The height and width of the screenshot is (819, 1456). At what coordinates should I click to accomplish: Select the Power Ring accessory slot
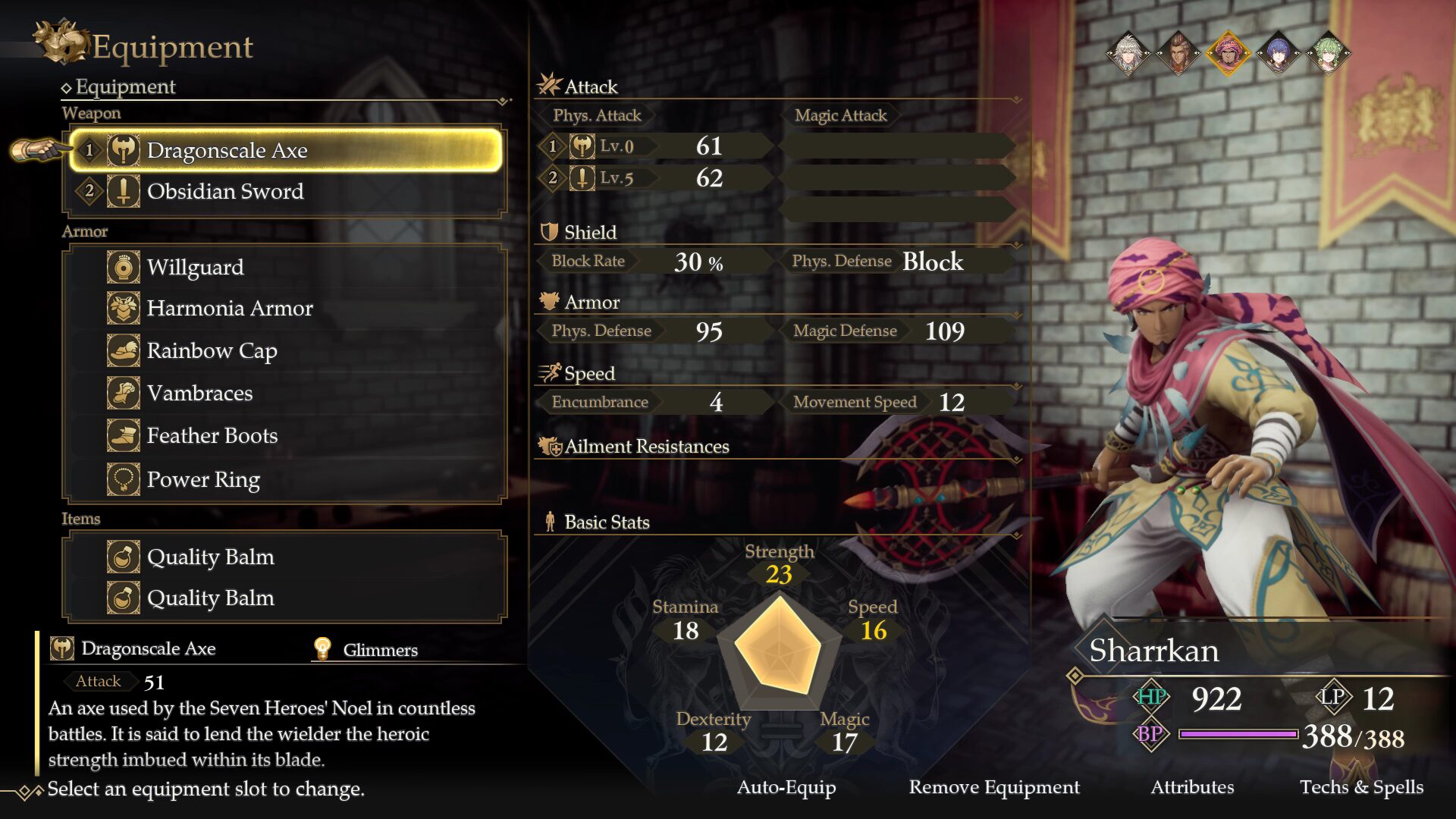(x=285, y=479)
